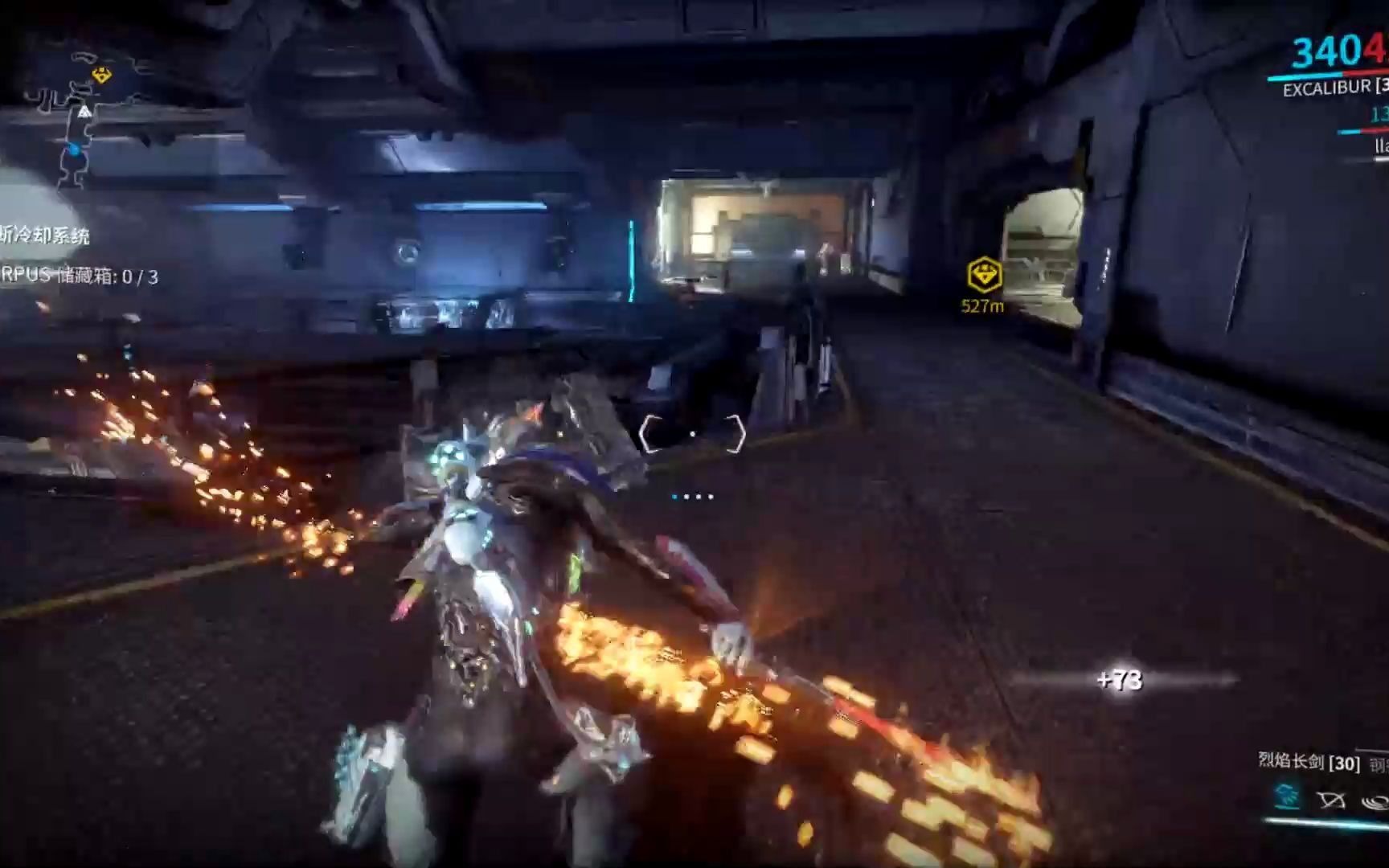Select the white player arrow on minimap
The height and width of the screenshot is (868, 1389).
point(84,111)
